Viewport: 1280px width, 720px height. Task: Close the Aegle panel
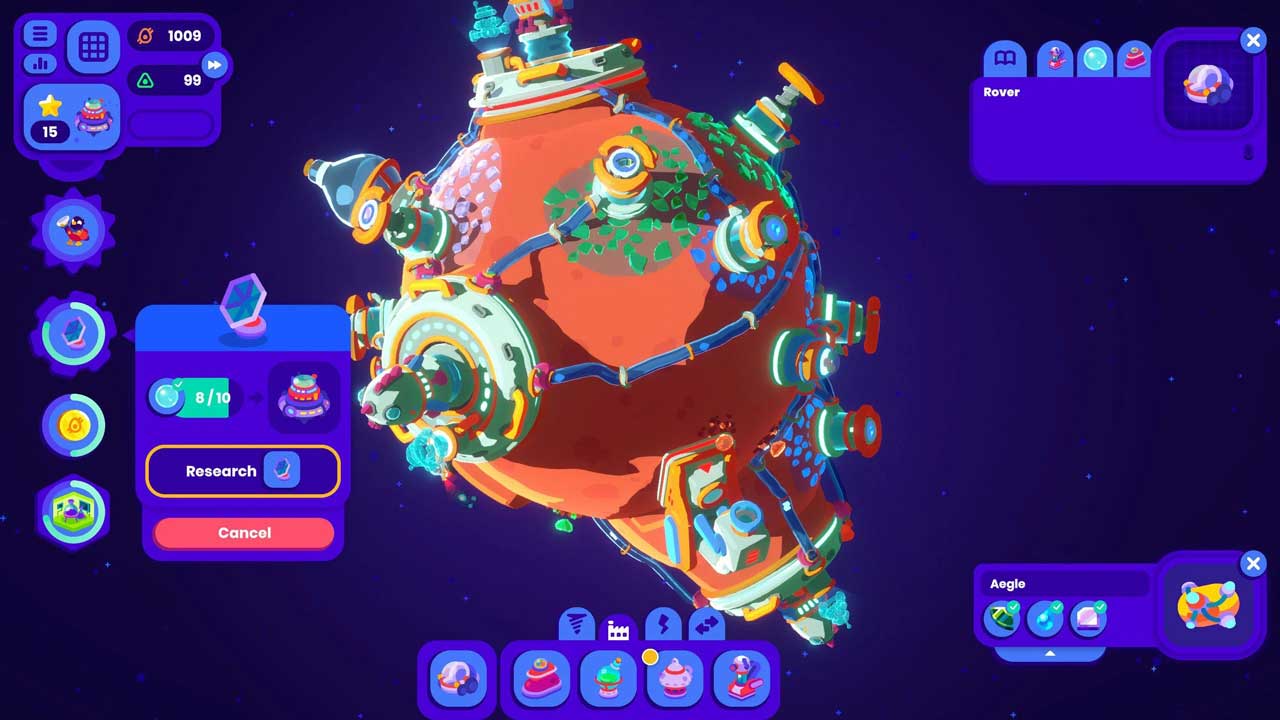(x=1253, y=564)
